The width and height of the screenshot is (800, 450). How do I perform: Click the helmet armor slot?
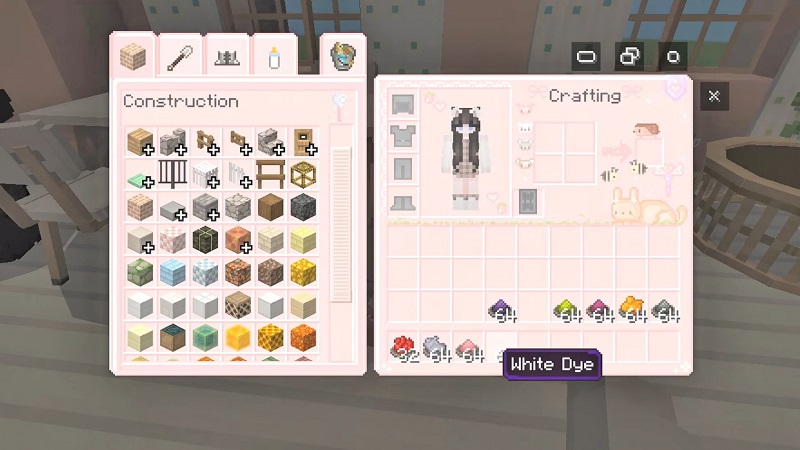403,105
